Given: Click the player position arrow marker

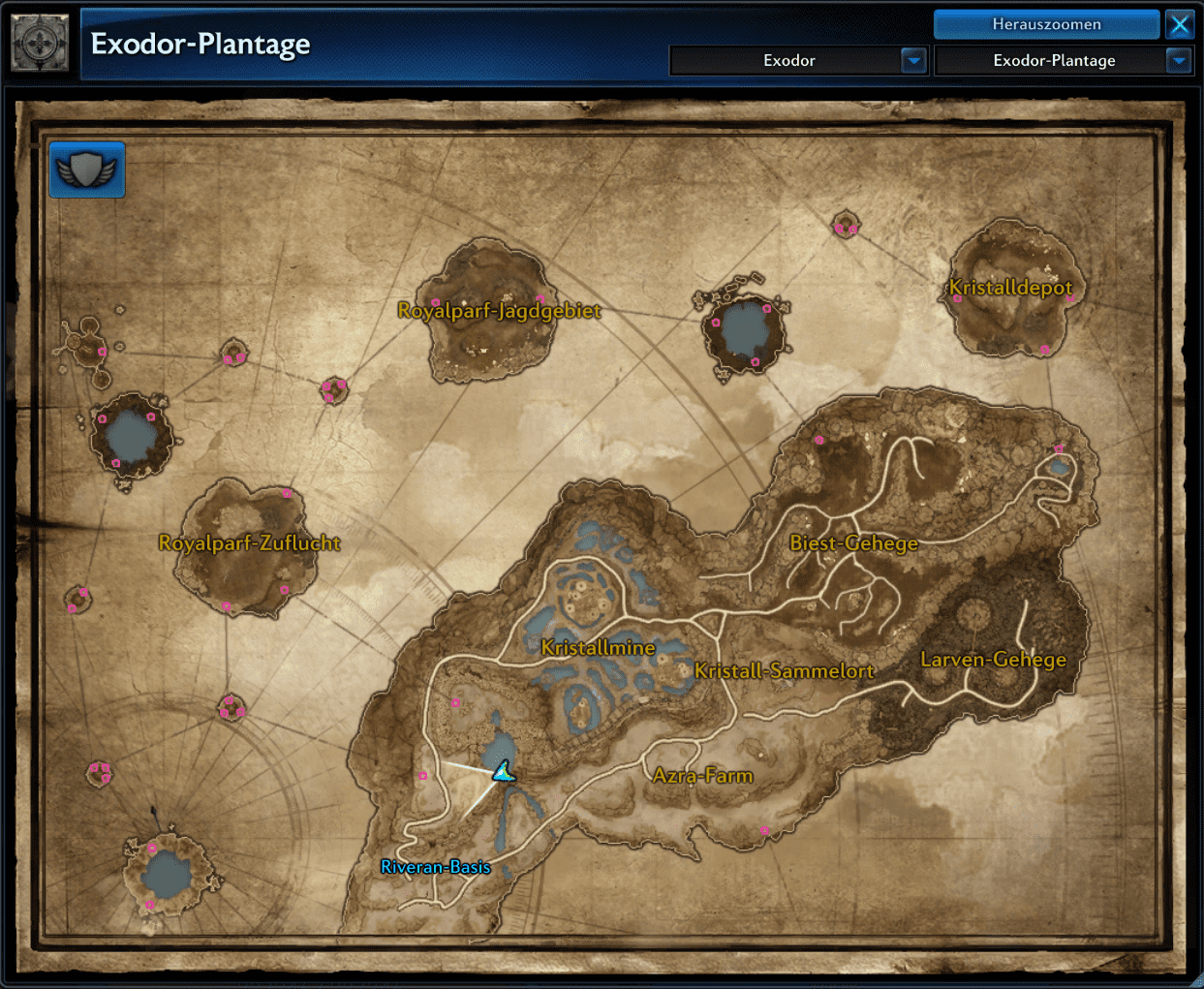Looking at the screenshot, I should [x=503, y=772].
